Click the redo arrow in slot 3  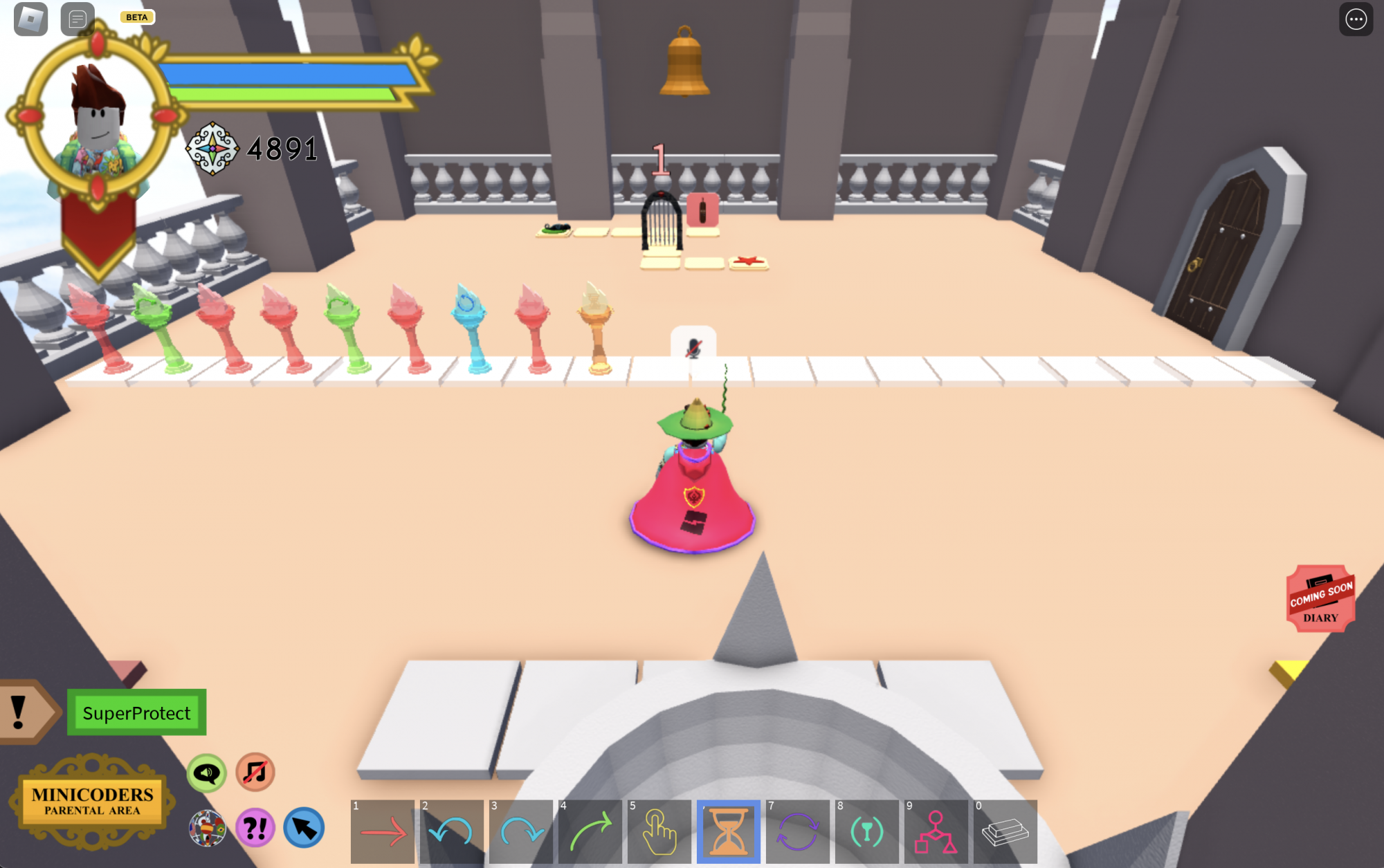click(520, 831)
